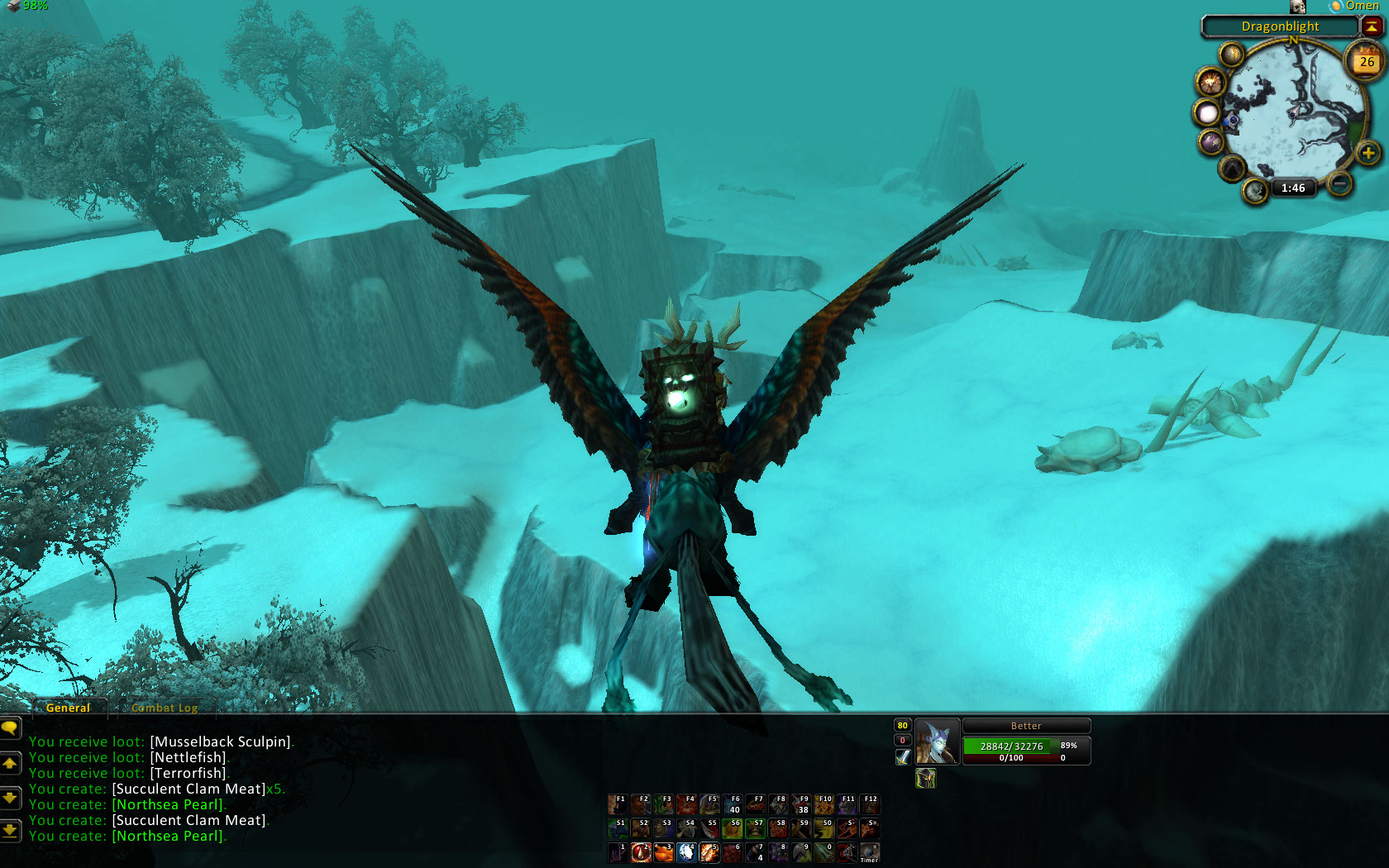1389x868 pixels.
Task: Open the chat menu speech bubble button
Action: [10, 728]
